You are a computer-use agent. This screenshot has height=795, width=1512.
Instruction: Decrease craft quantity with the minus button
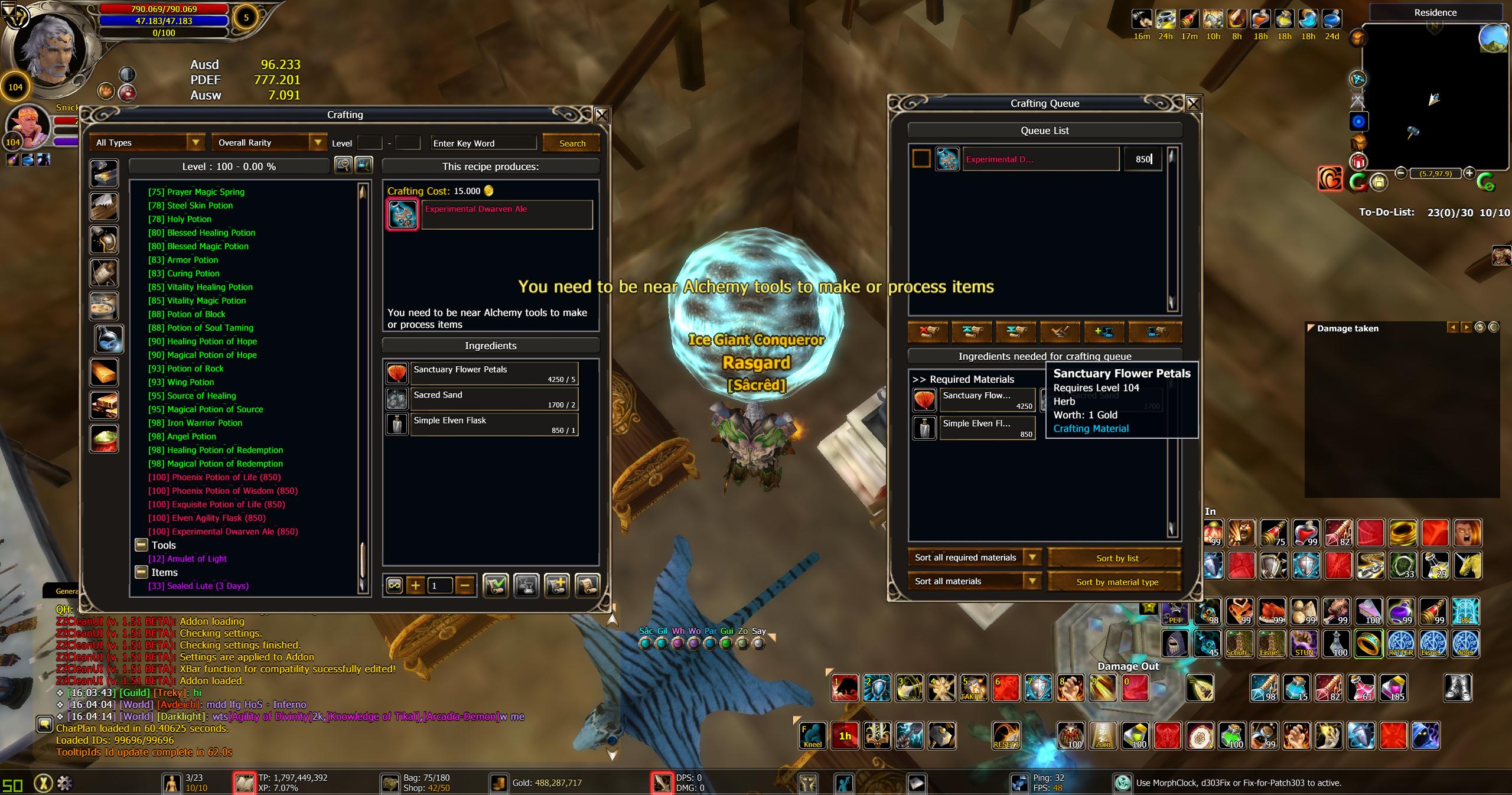(x=465, y=585)
